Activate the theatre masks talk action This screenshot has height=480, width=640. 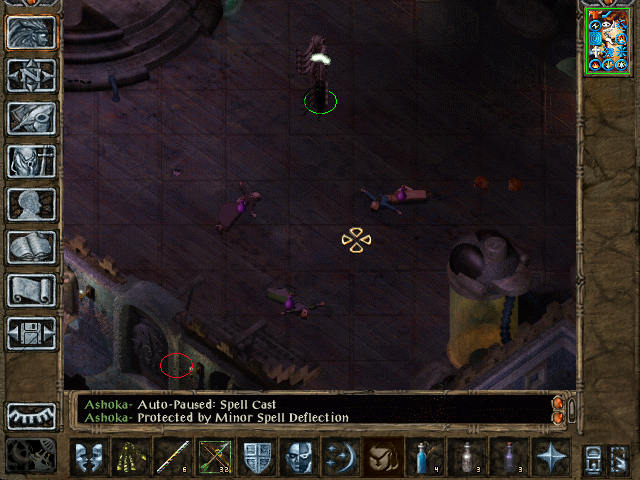click(x=89, y=457)
